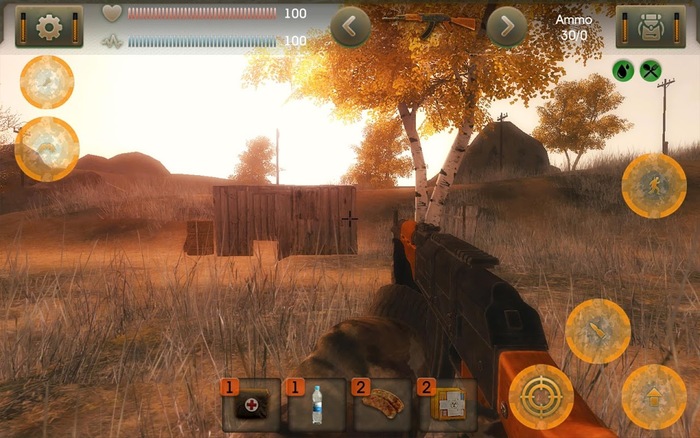Tap the curved arrow round button
The height and width of the screenshot is (438, 700).
[47, 149]
